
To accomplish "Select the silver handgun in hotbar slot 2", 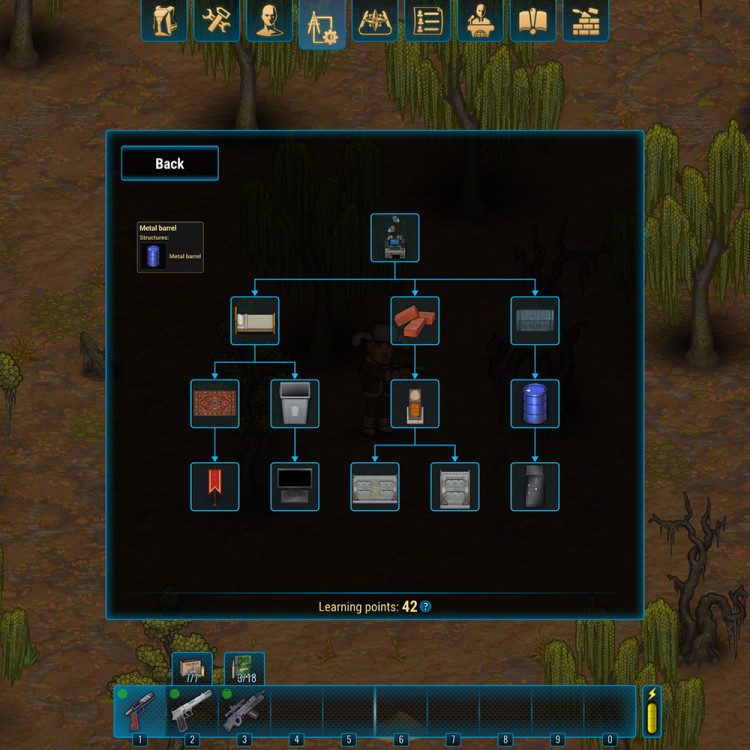I will 191,710.
